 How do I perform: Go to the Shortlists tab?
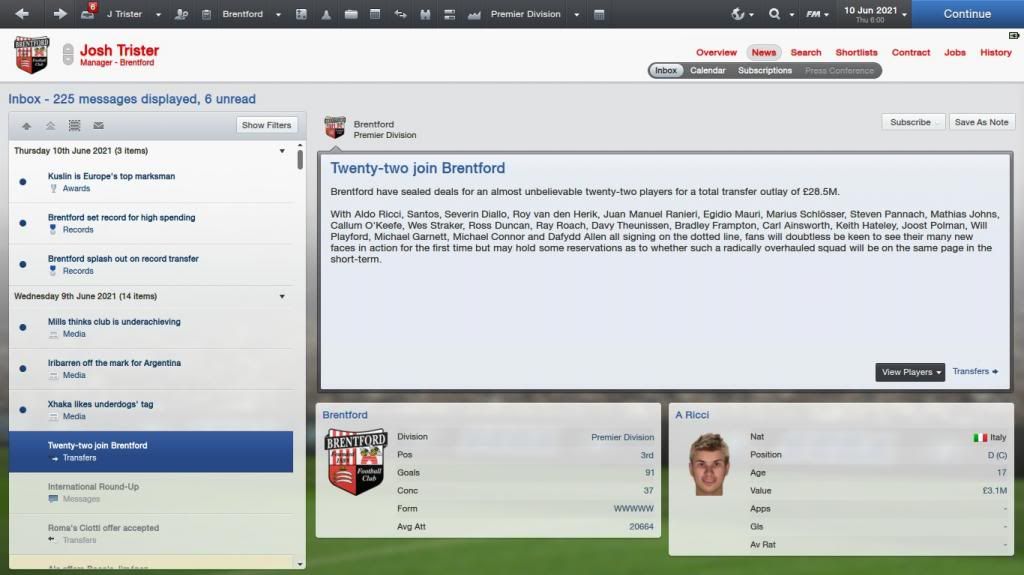click(856, 52)
